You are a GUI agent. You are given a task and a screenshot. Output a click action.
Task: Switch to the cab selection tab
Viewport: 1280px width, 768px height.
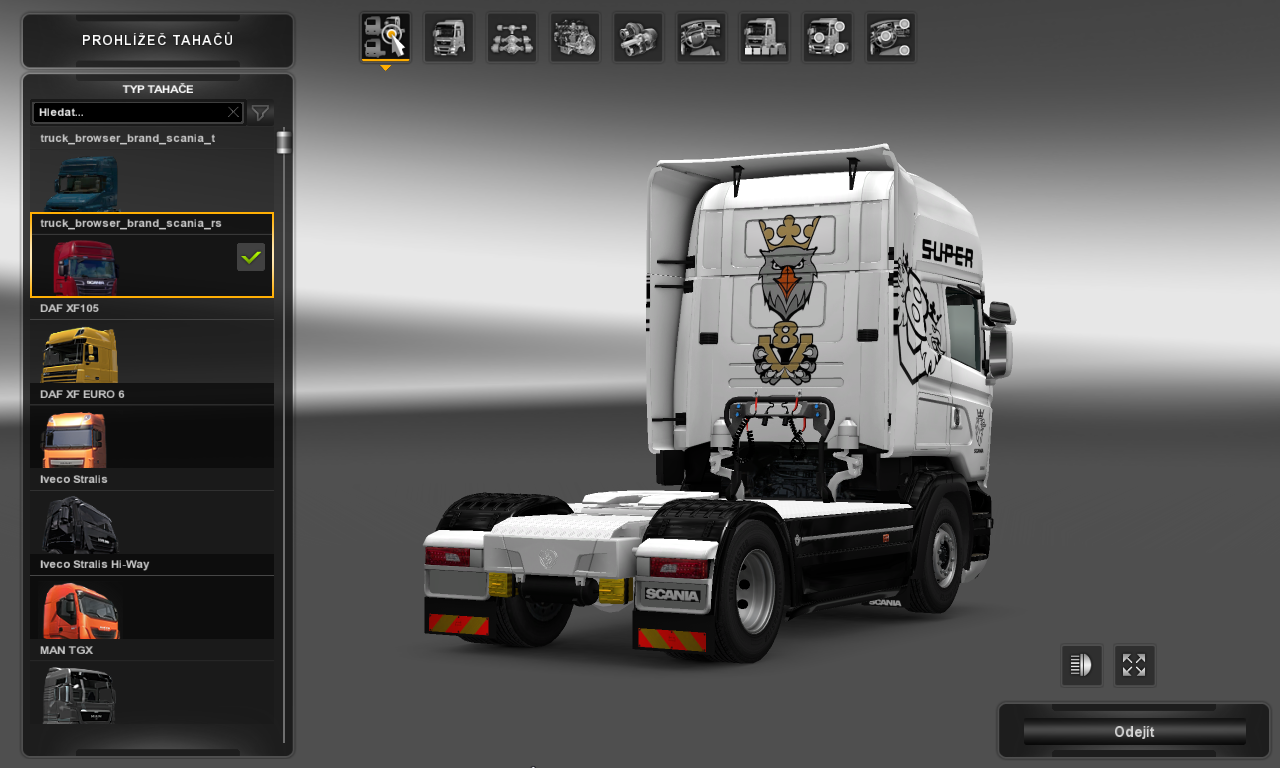coord(448,38)
